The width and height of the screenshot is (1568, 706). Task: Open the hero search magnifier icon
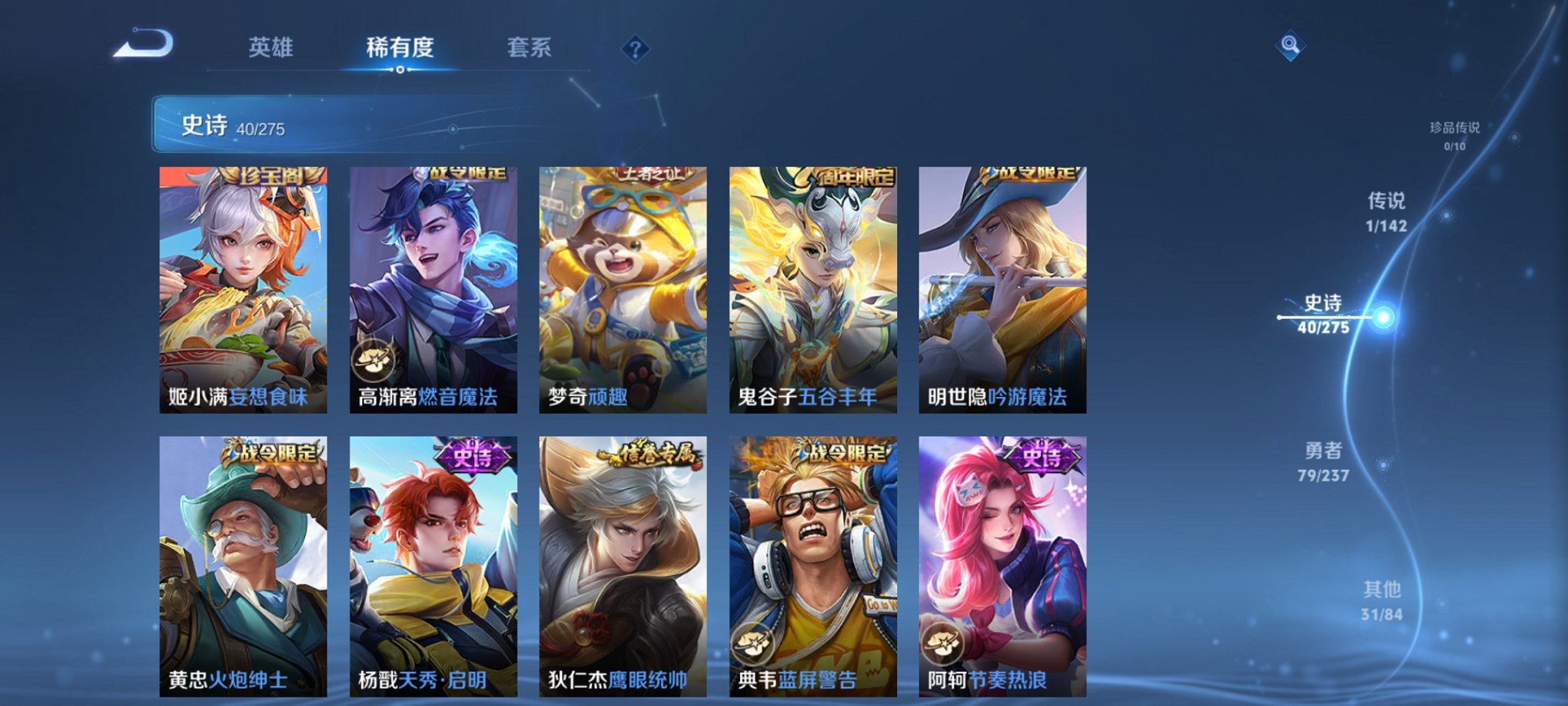1291,45
